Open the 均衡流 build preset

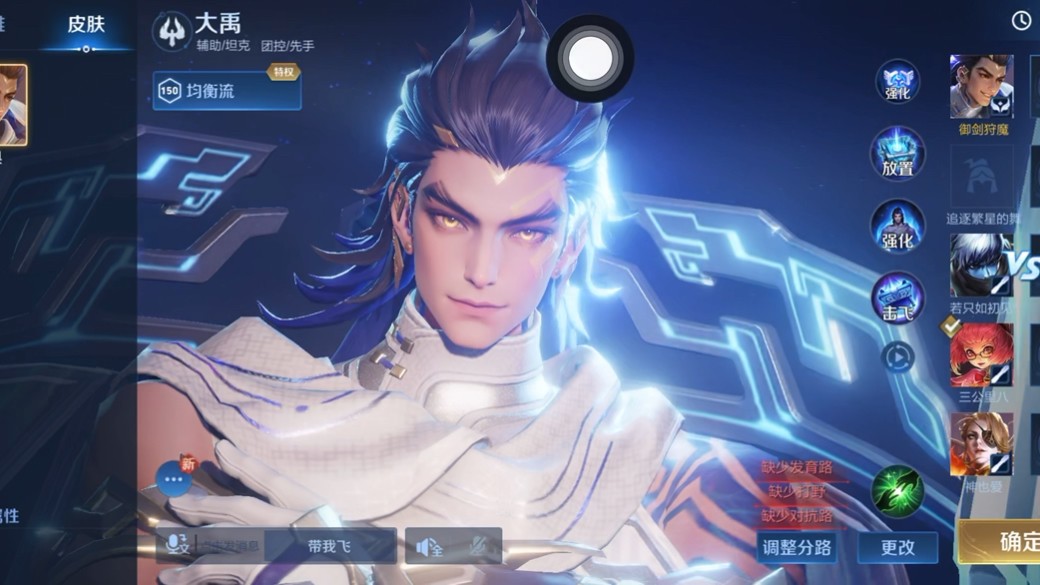[227, 91]
